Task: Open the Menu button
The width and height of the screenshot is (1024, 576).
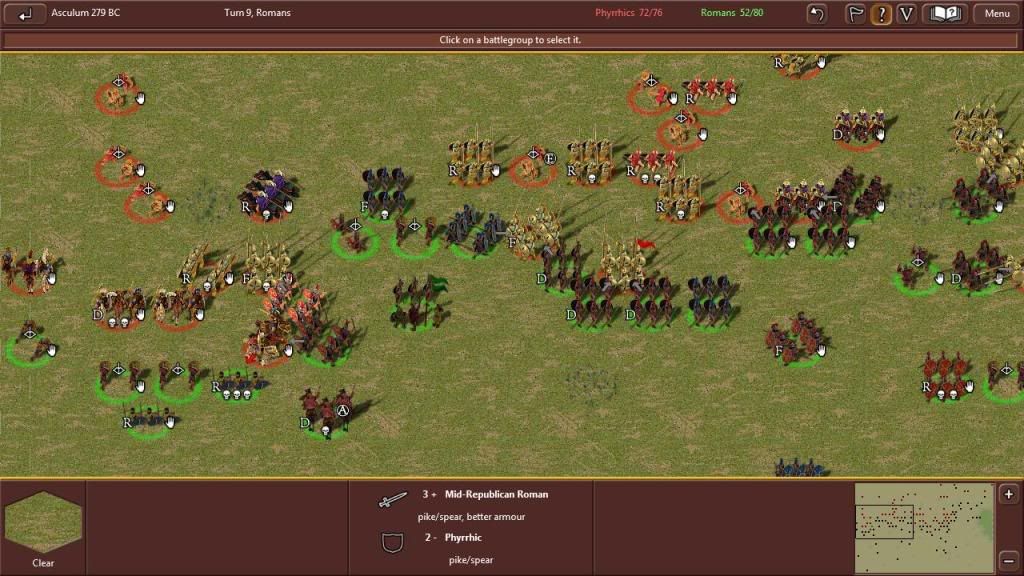Action: (996, 14)
